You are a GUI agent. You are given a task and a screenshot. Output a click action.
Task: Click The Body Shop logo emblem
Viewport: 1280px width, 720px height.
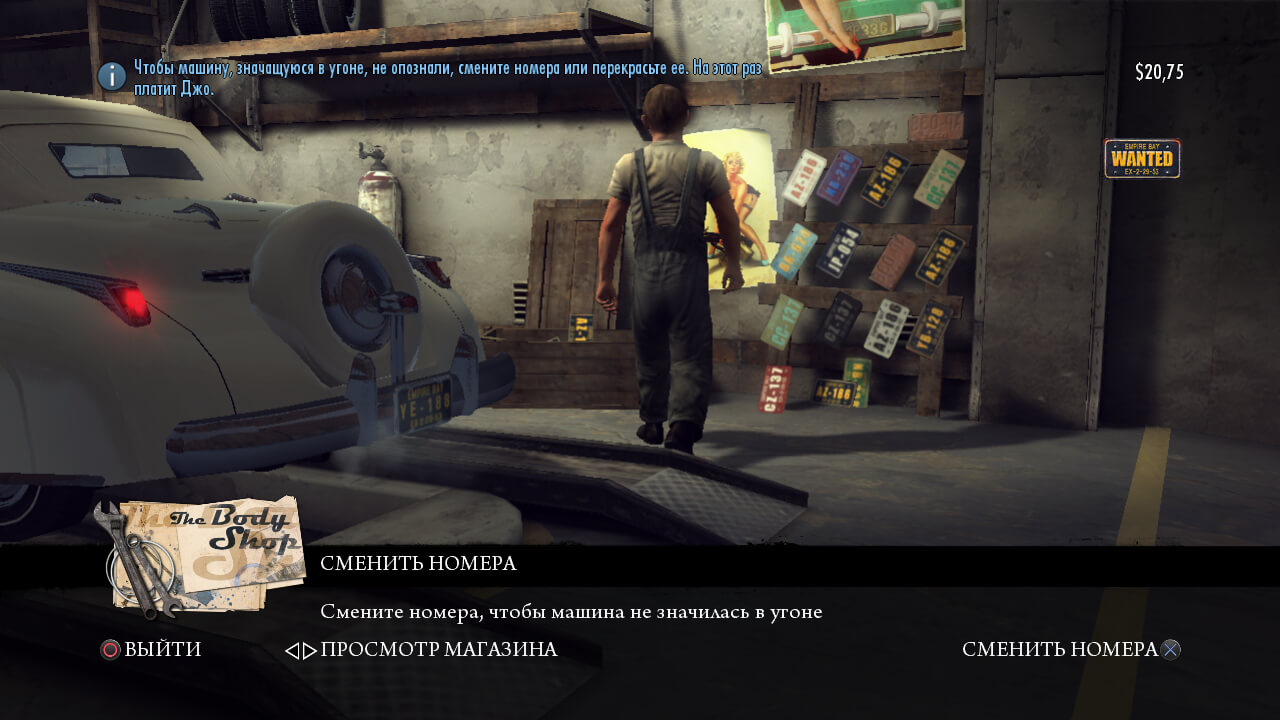(200, 553)
